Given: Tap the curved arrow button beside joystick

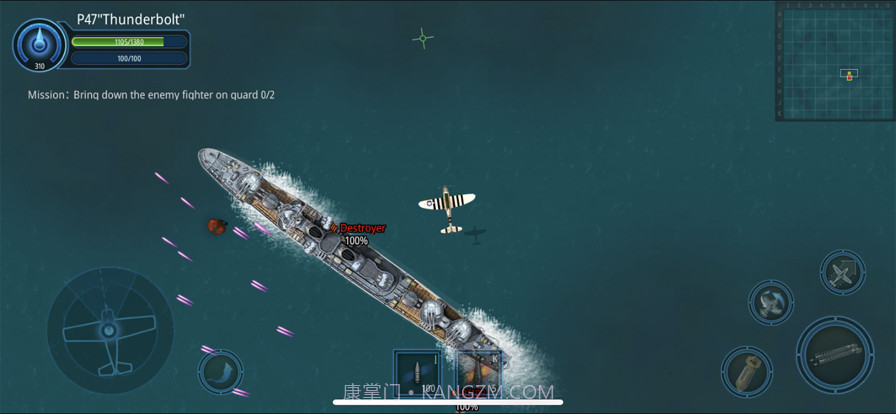Looking at the screenshot, I should coord(219,371).
